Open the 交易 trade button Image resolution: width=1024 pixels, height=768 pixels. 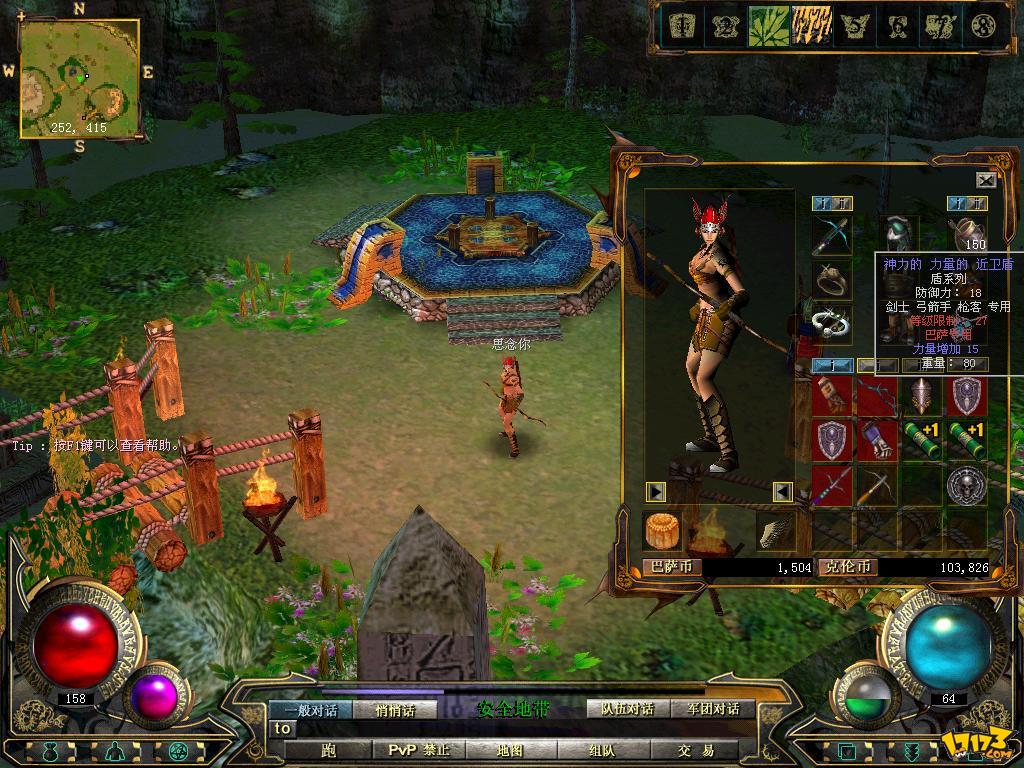click(695, 750)
